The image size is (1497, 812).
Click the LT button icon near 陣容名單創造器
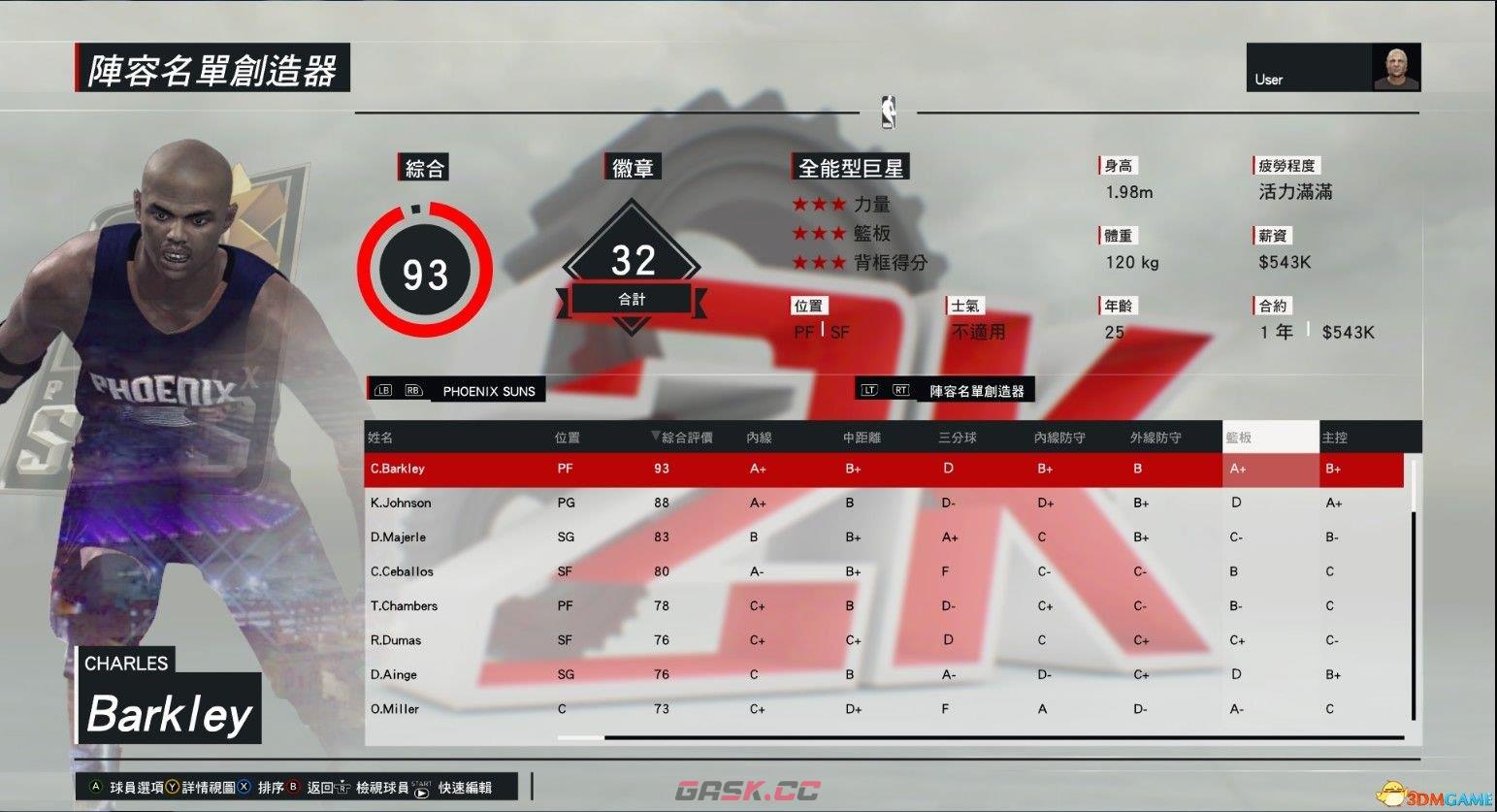click(869, 388)
